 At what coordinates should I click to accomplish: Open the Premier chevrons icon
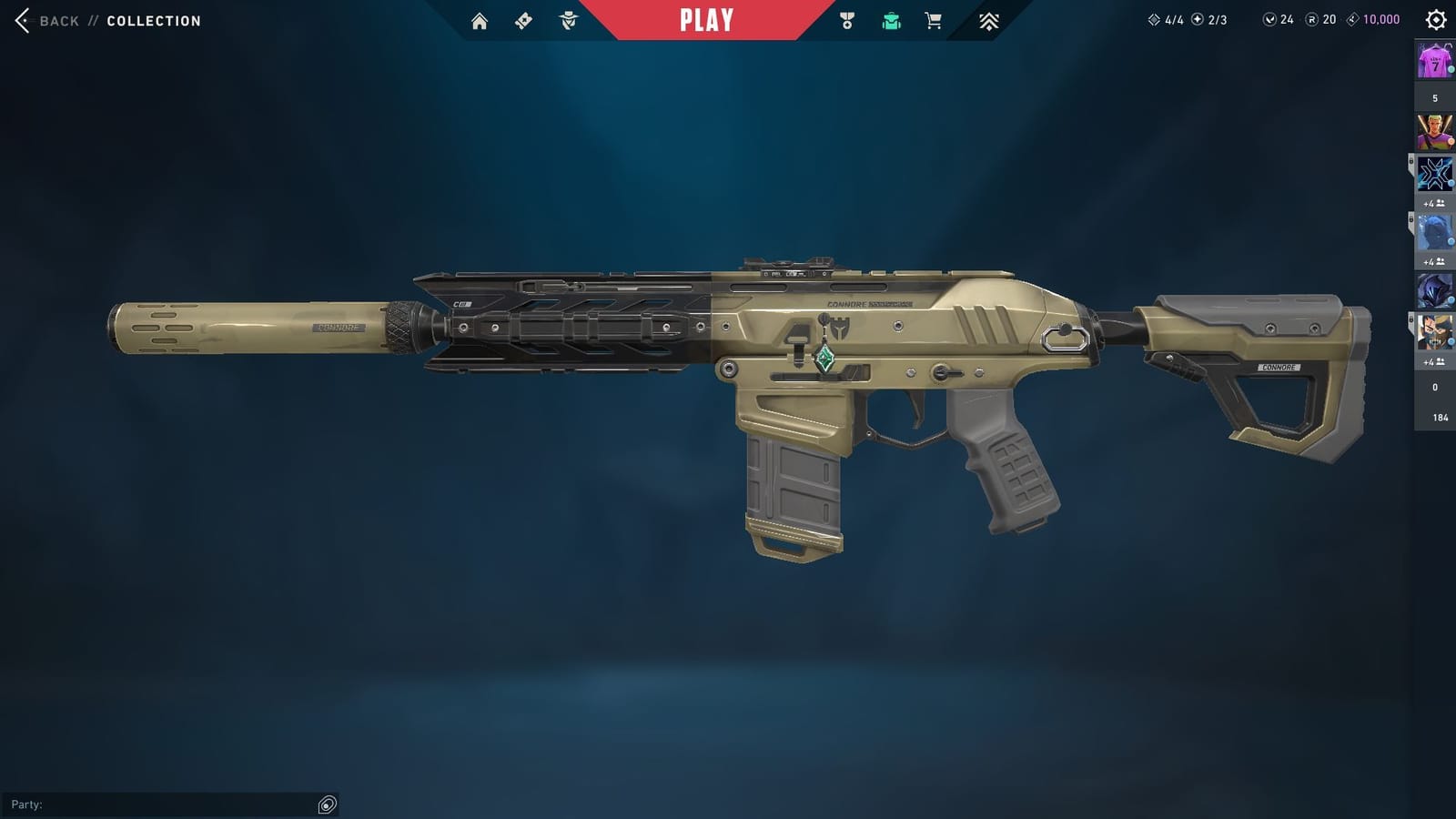(987, 20)
